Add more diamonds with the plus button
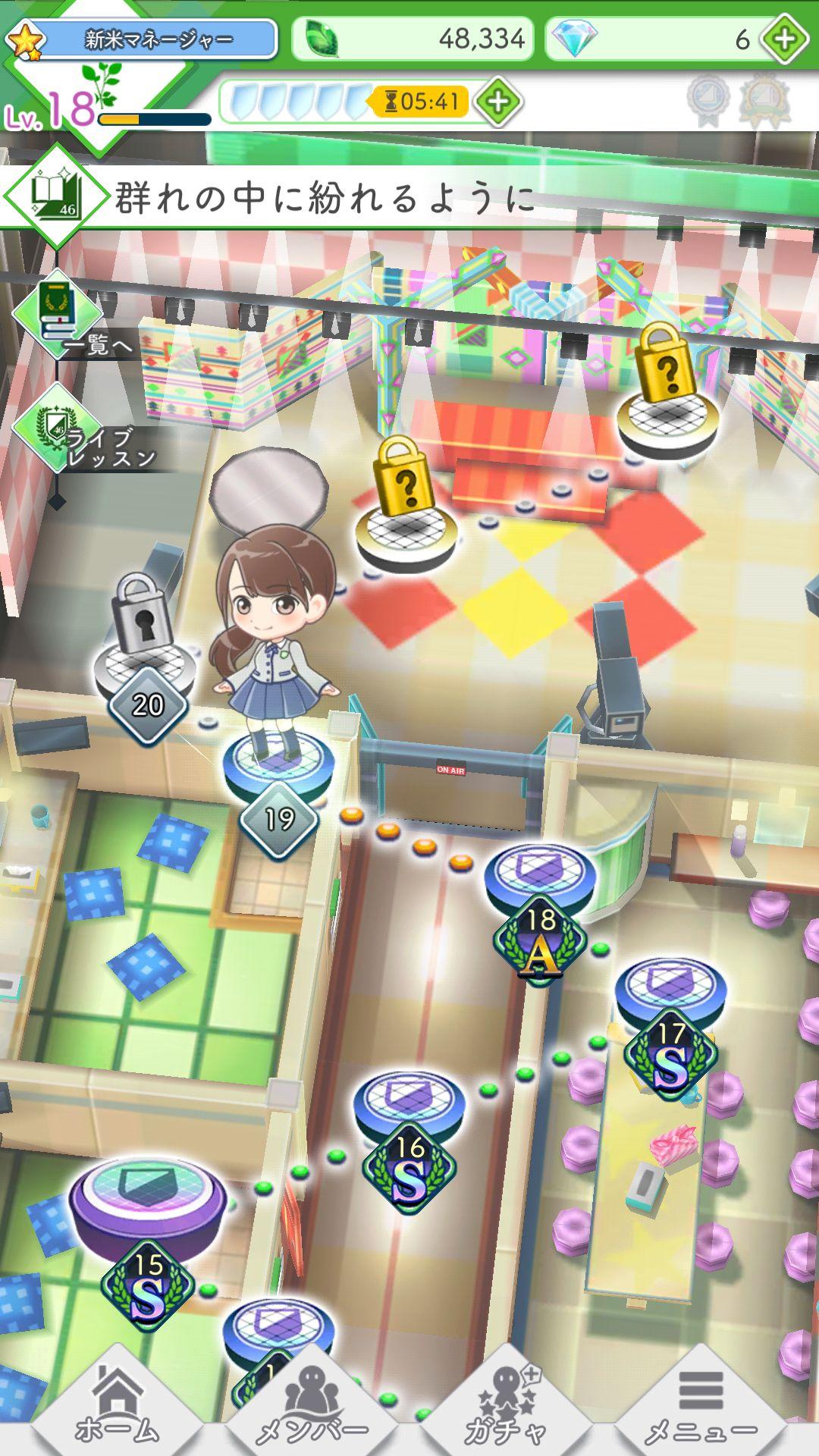The width and height of the screenshot is (819, 1456). pos(785,39)
